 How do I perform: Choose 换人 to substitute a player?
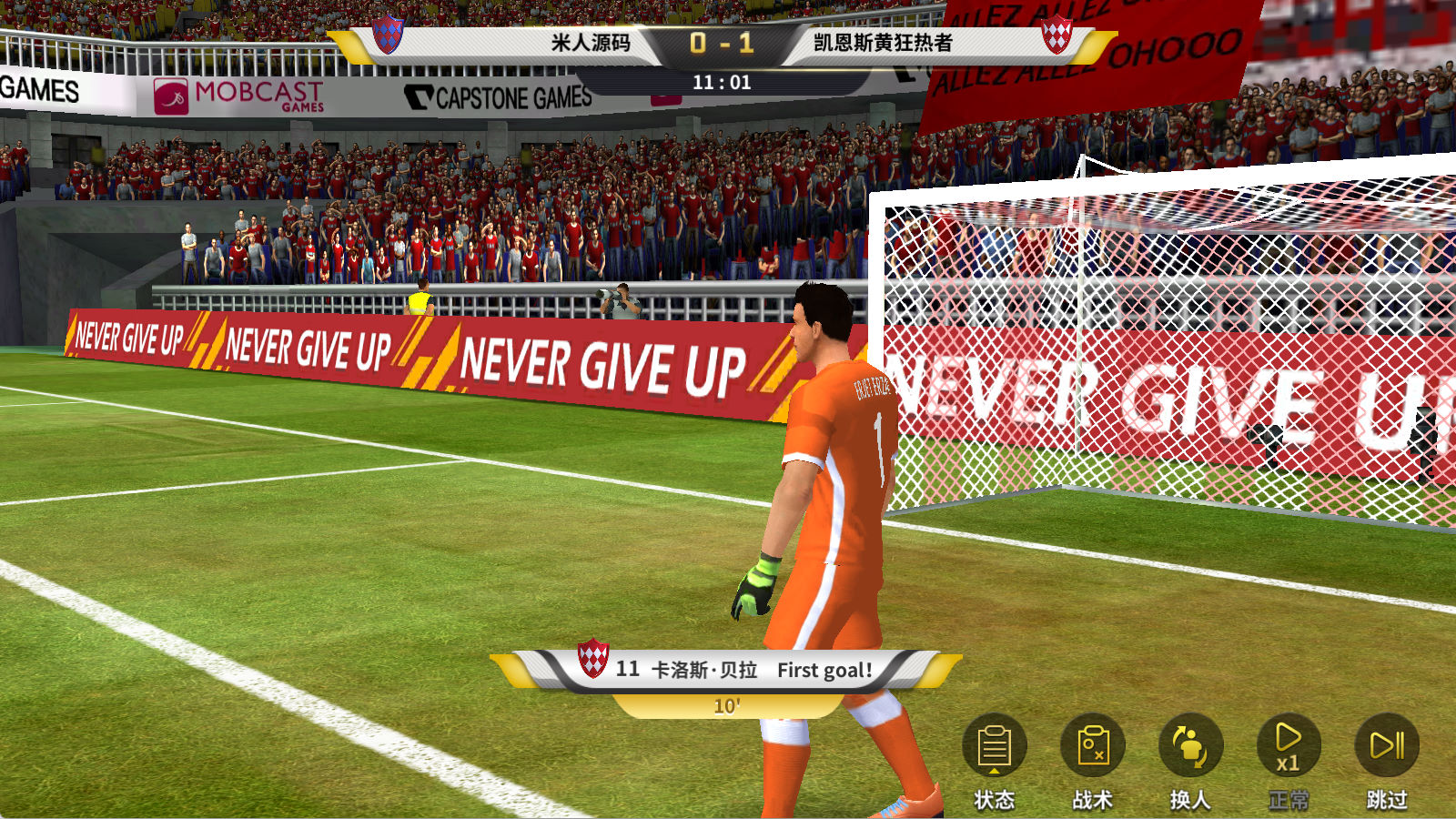(1189, 748)
